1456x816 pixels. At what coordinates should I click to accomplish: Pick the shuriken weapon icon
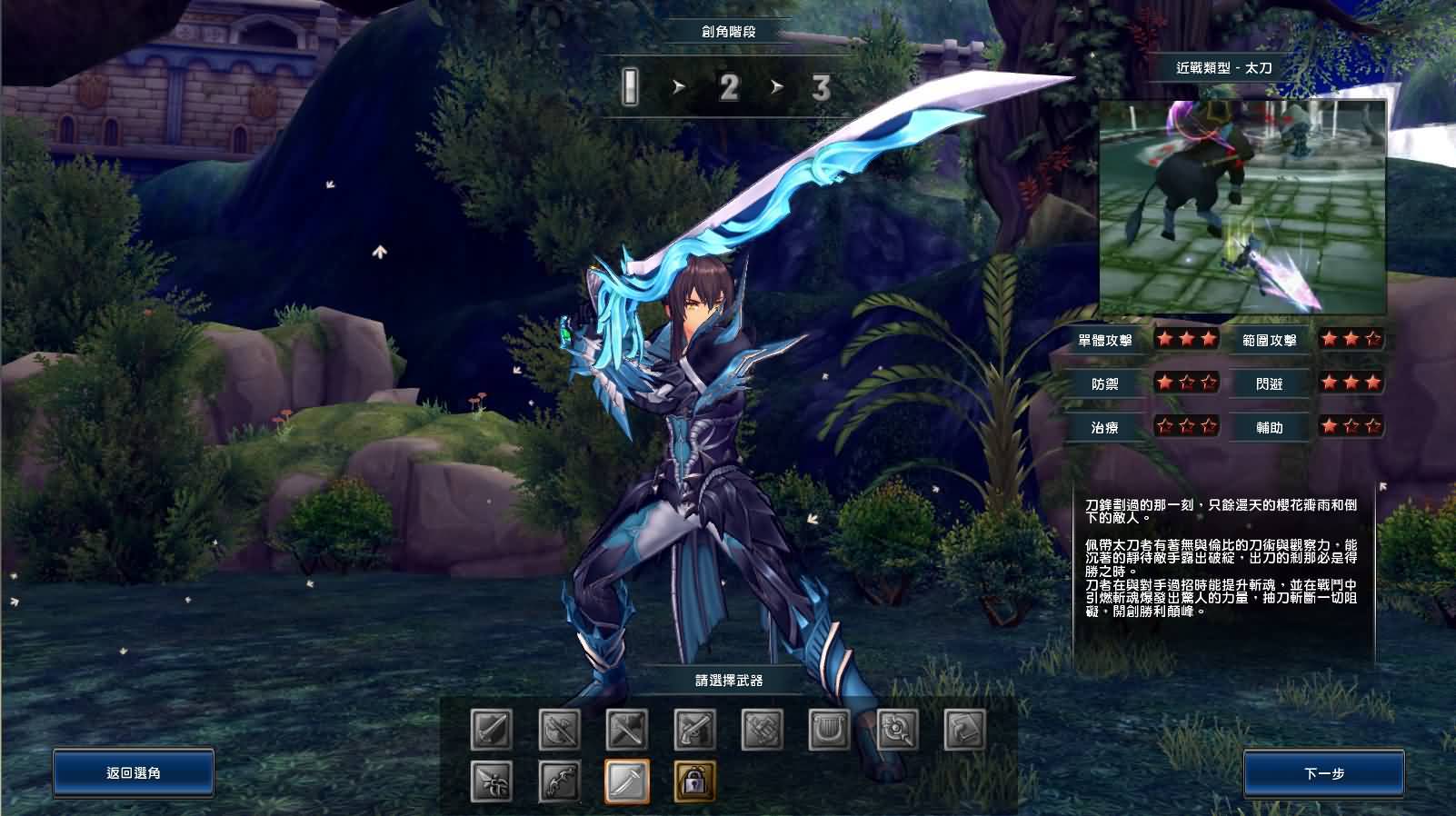click(492, 781)
